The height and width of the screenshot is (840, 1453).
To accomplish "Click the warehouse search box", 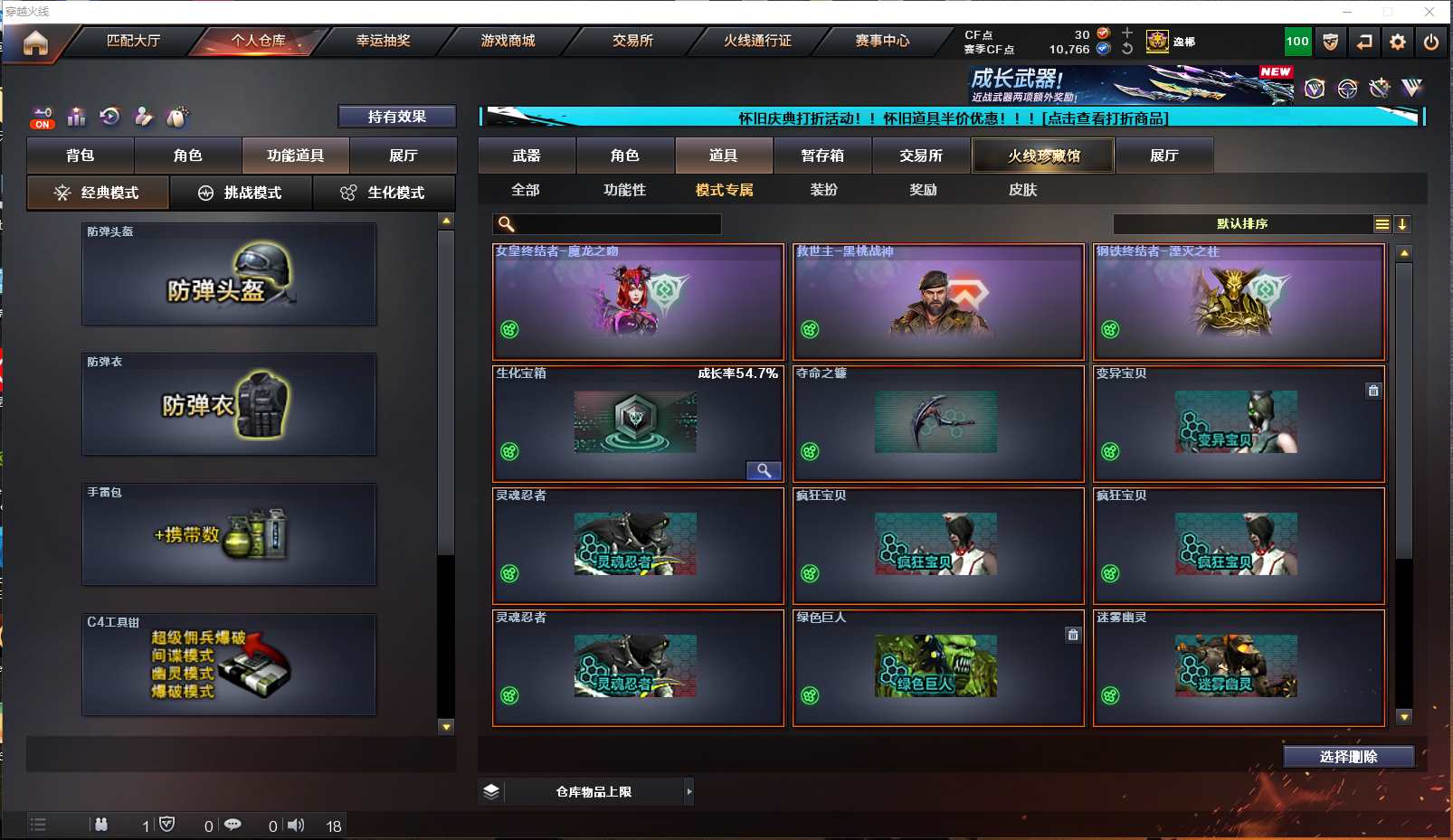I will pyautogui.click(x=617, y=224).
